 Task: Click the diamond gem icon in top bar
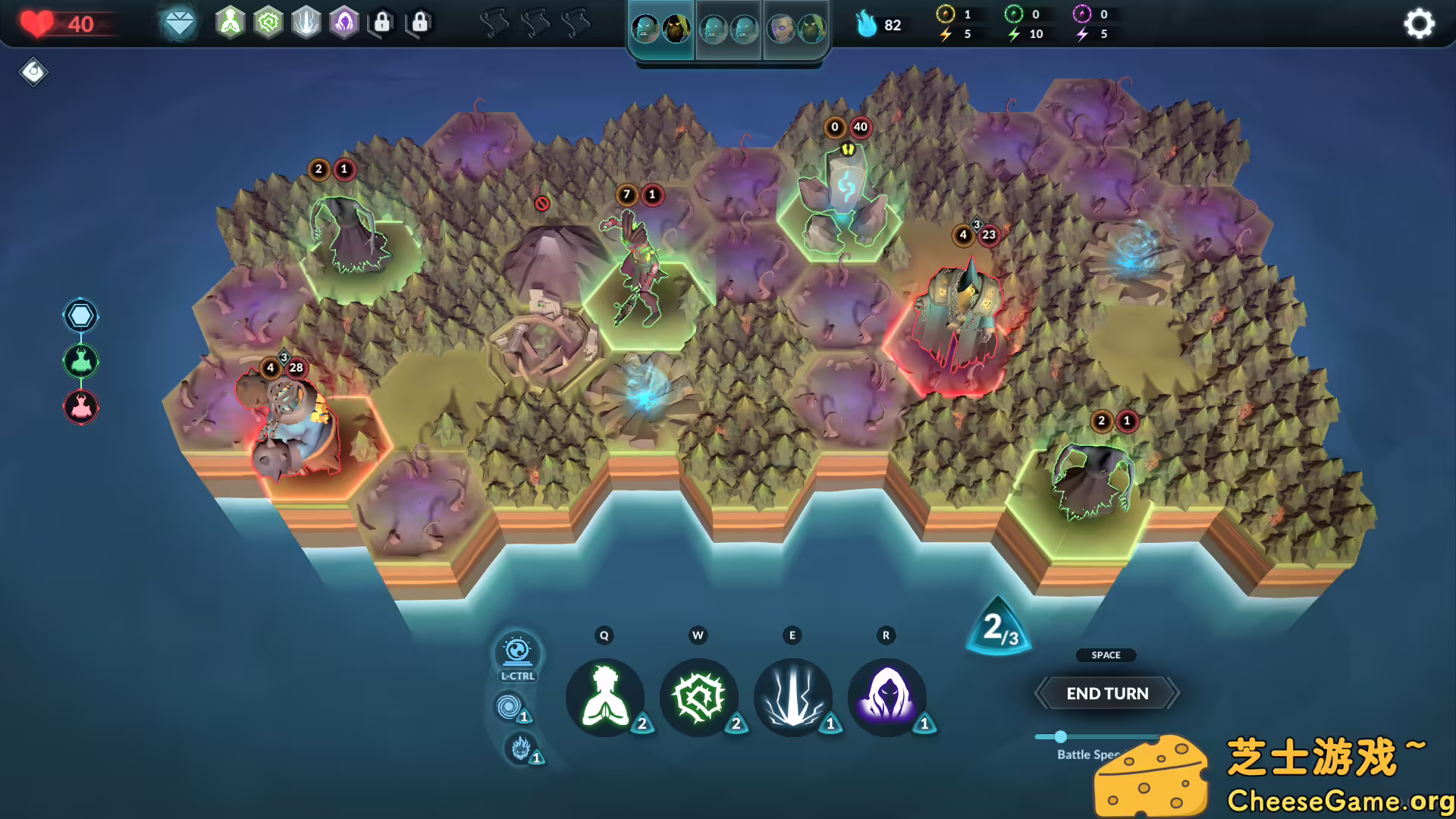click(179, 24)
